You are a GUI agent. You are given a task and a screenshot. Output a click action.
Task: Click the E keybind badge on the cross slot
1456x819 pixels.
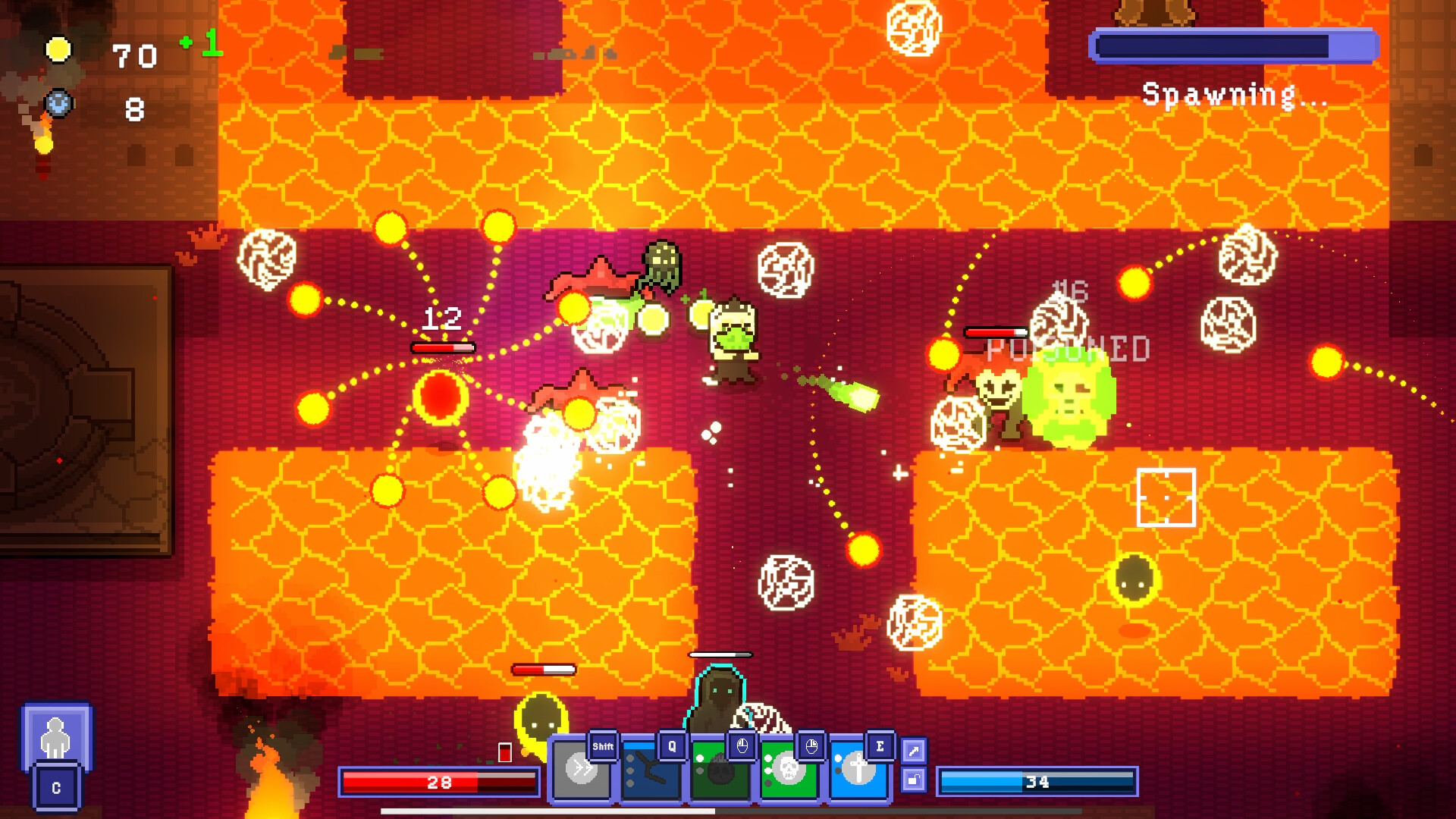click(880, 746)
